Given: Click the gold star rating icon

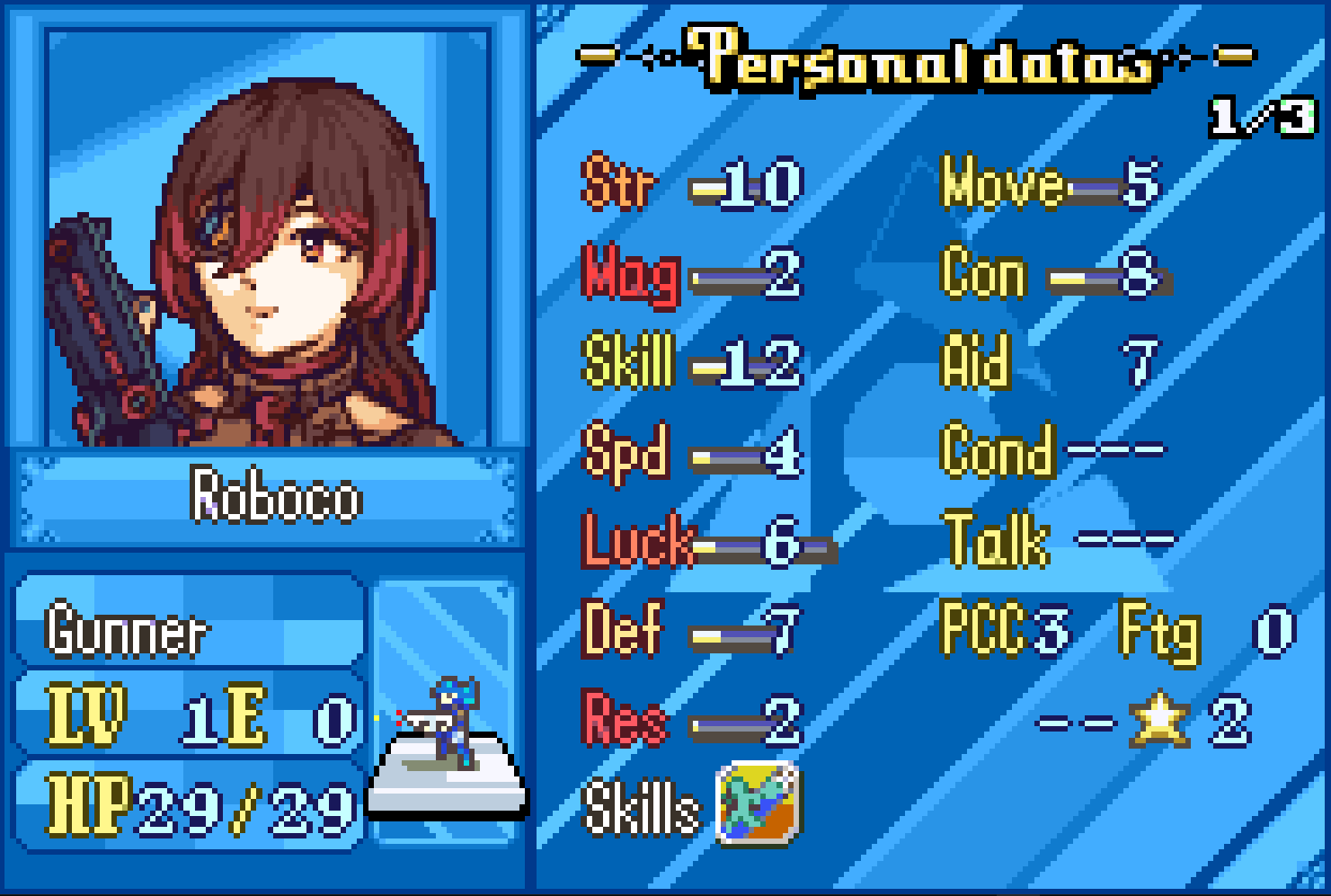Looking at the screenshot, I should click(1159, 719).
